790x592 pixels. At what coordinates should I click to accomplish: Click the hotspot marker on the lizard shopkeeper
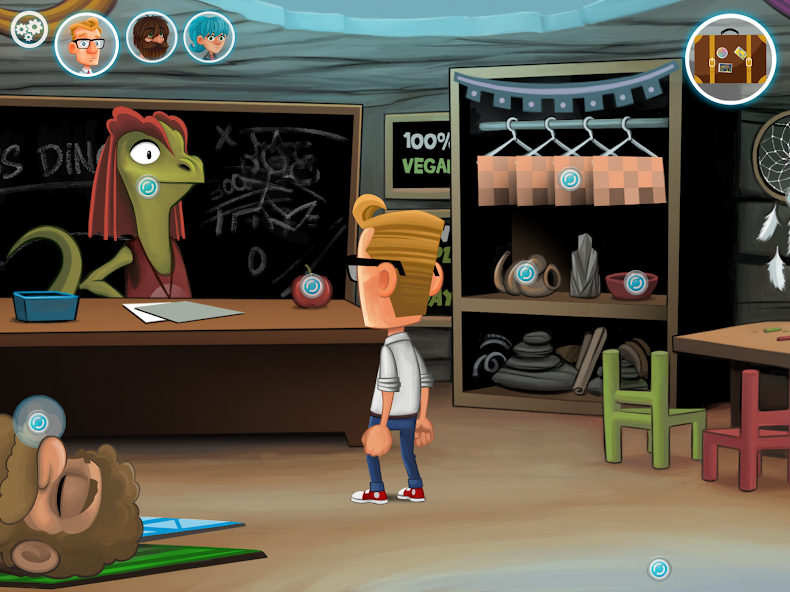pos(148,186)
